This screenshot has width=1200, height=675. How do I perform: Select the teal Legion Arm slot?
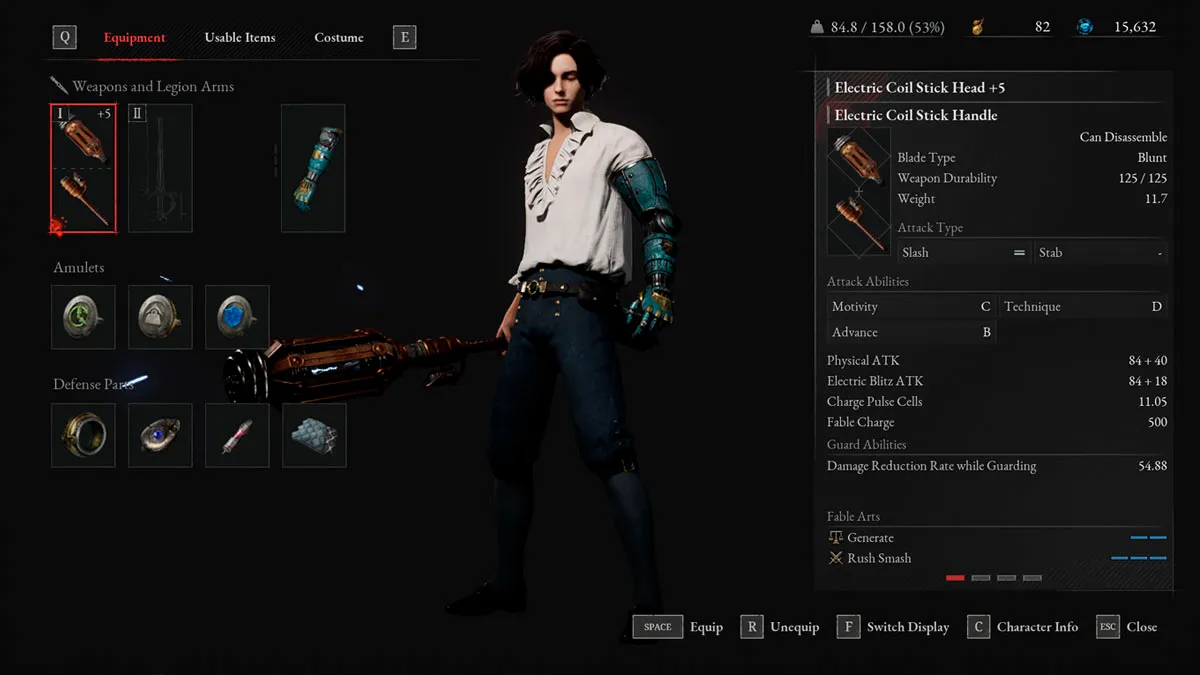tap(313, 168)
